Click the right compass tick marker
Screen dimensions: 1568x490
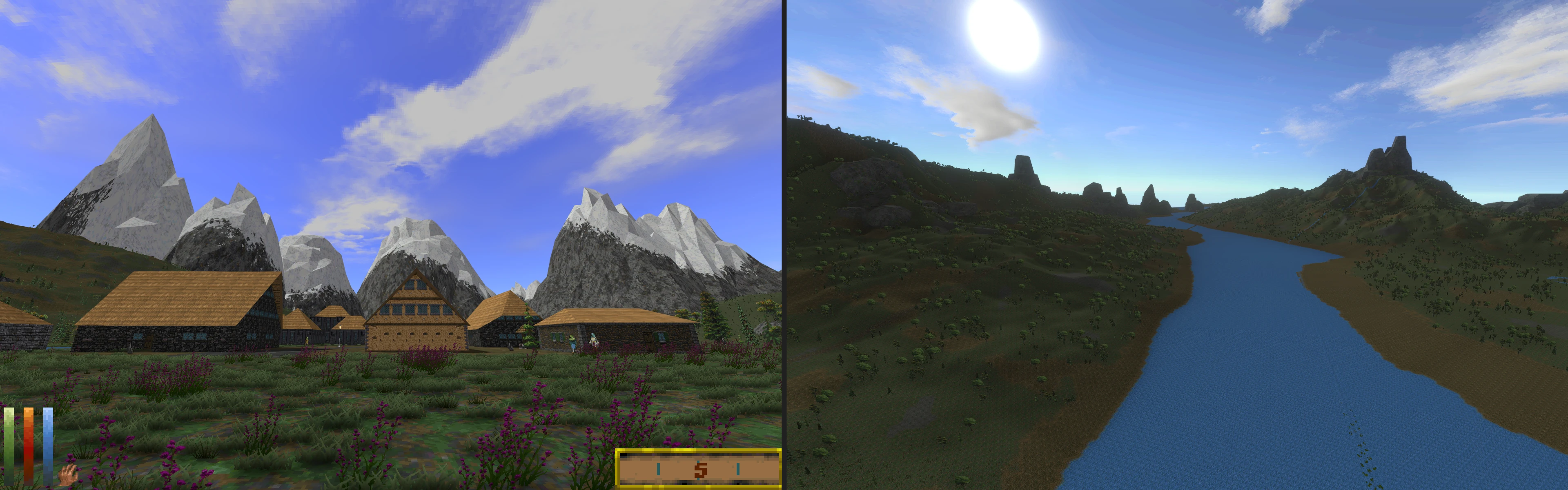(738, 469)
